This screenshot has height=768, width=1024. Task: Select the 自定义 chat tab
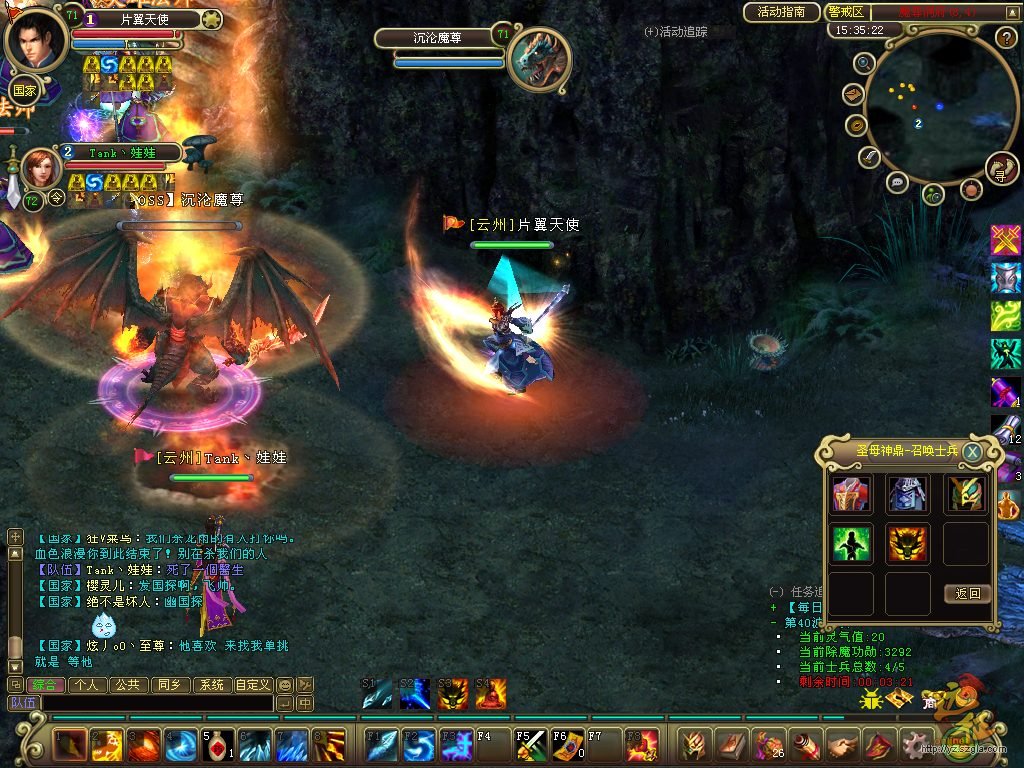coord(252,685)
